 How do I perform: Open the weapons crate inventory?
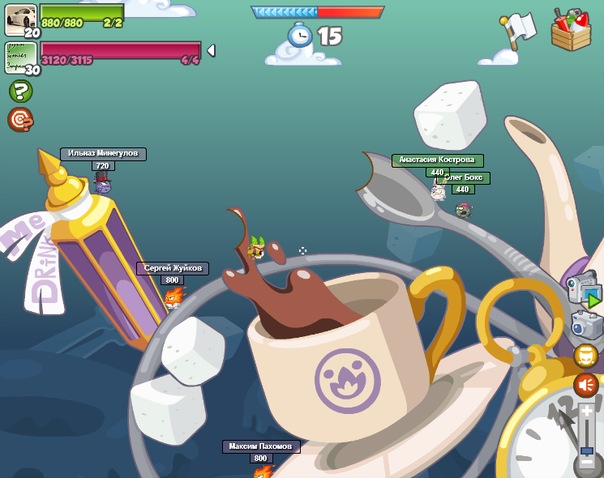pos(571,29)
